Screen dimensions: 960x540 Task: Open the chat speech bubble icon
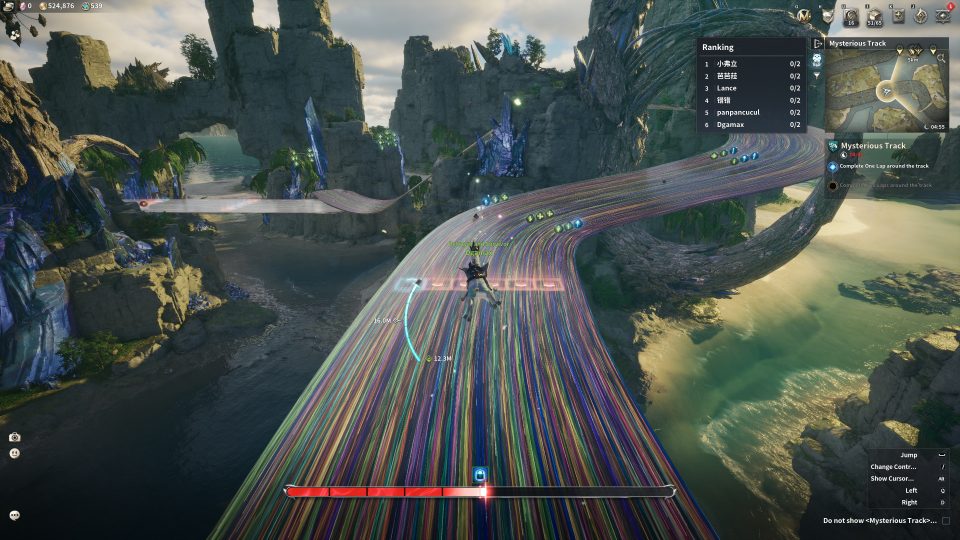[x=15, y=515]
